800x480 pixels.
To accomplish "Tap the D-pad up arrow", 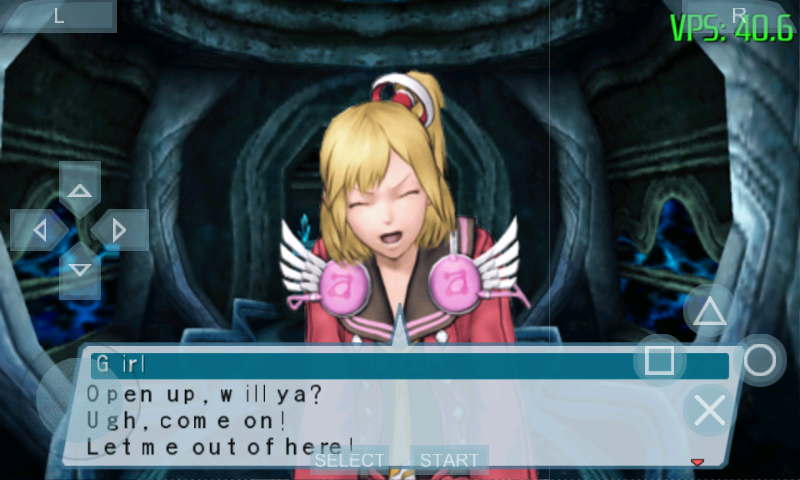I will pyautogui.click(x=80, y=189).
